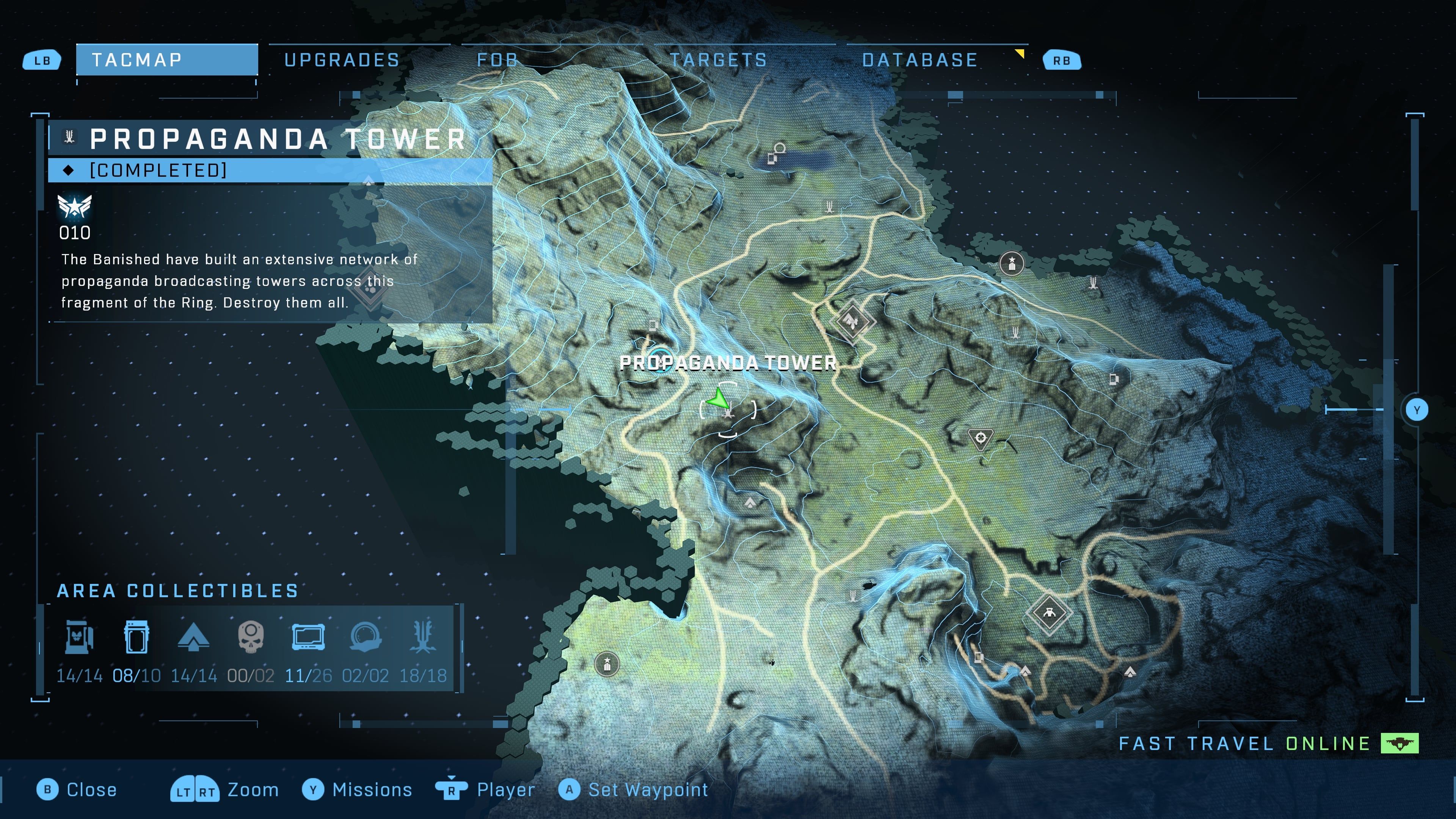Choose the Banished audio log collectible icon
This screenshot has height=819, width=1456.
tap(79, 637)
